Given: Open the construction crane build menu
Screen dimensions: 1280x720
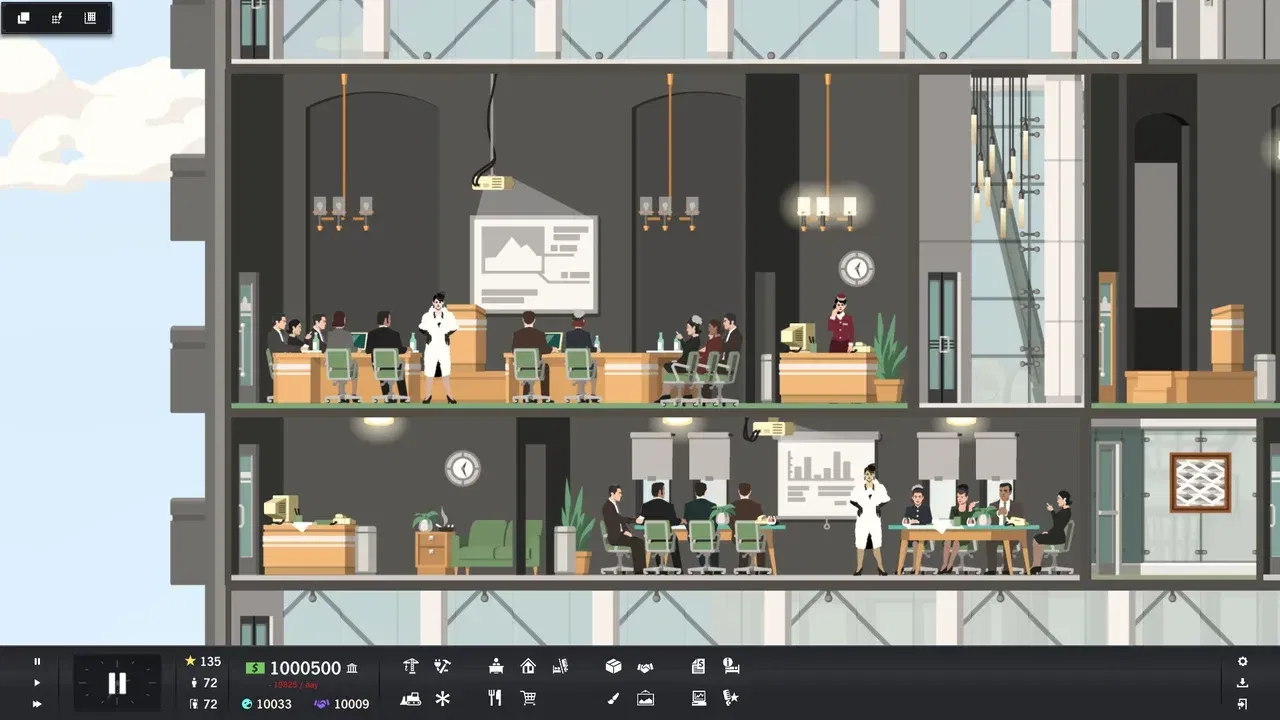Looking at the screenshot, I should click(x=410, y=665).
